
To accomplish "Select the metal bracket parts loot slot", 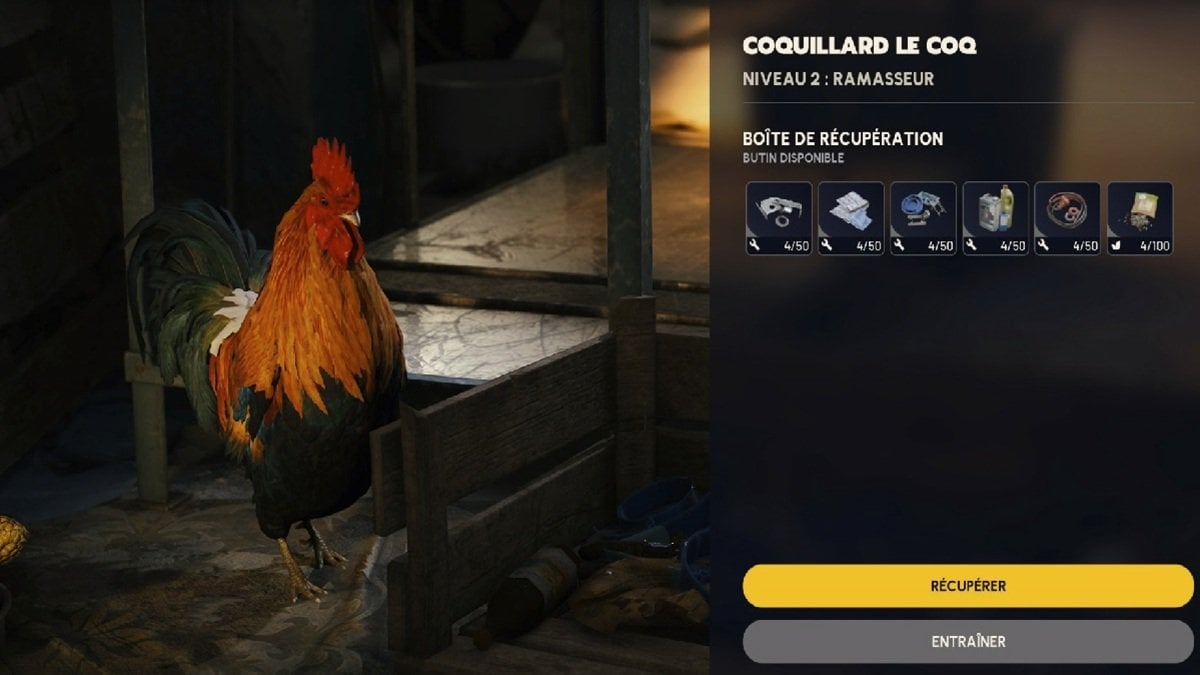I will (x=779, y=218).
